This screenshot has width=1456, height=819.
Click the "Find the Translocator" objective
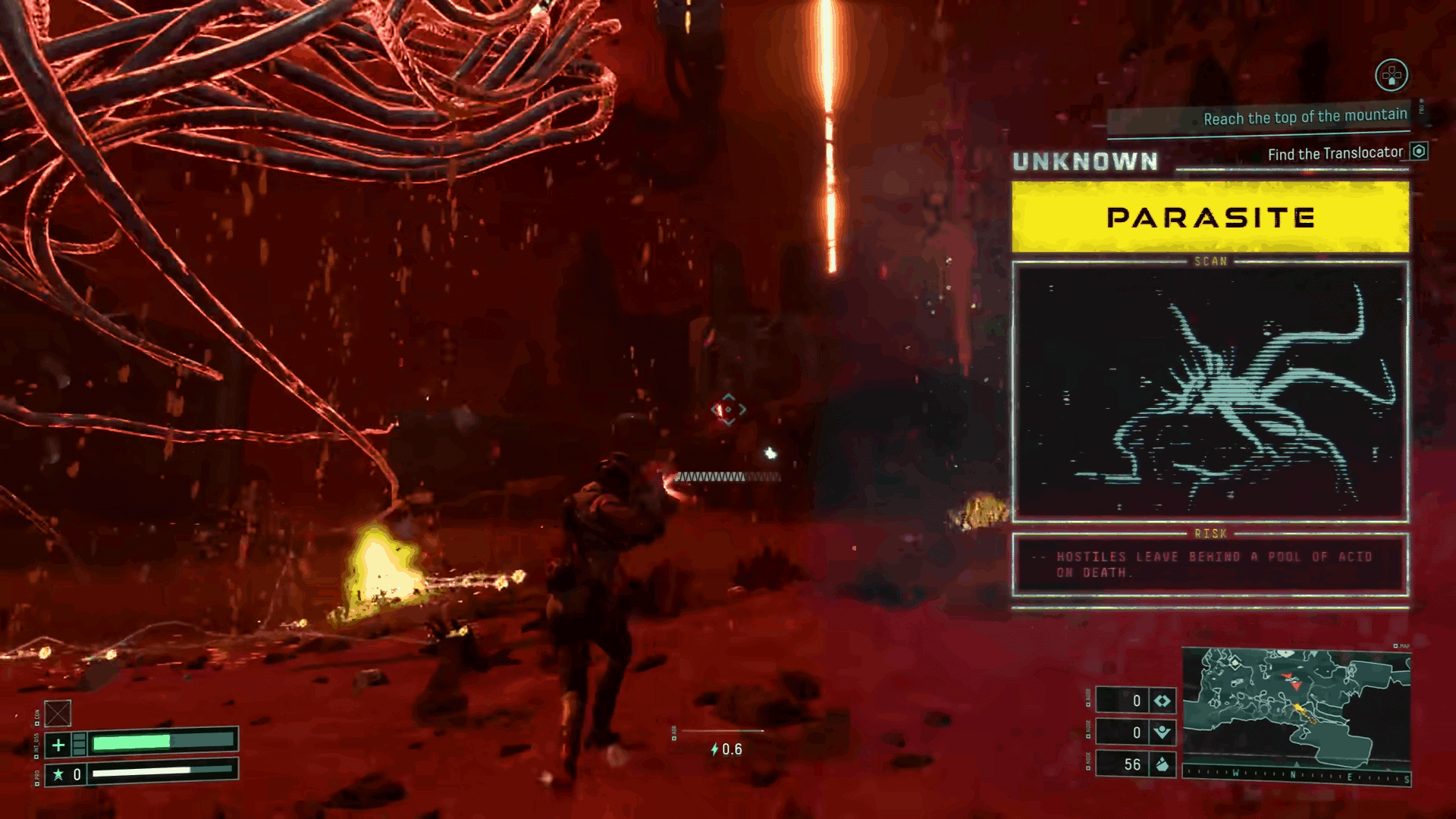[1335, 154]
